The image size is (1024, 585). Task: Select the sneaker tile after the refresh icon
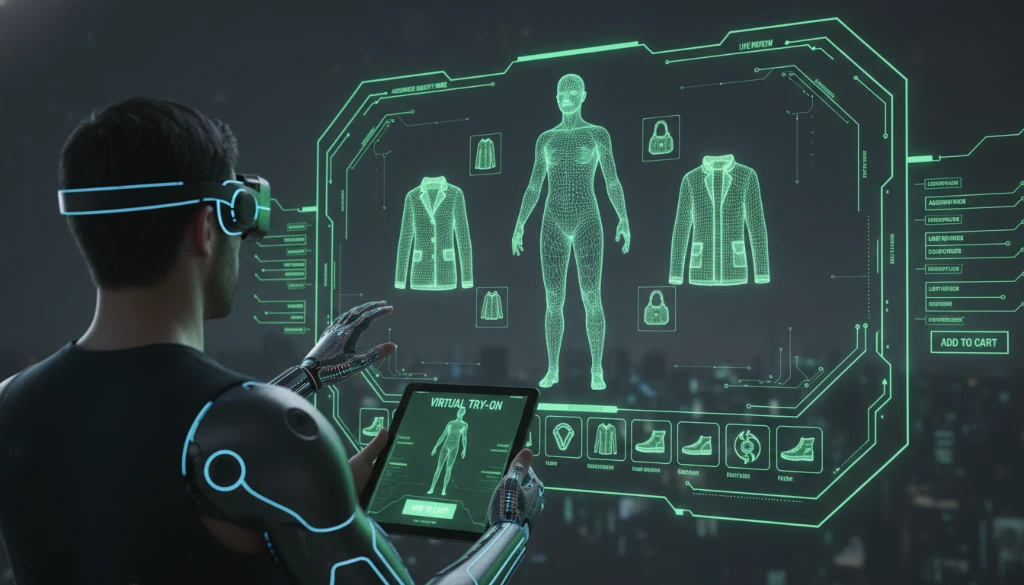pyautogui.click(x=798, y=449)
